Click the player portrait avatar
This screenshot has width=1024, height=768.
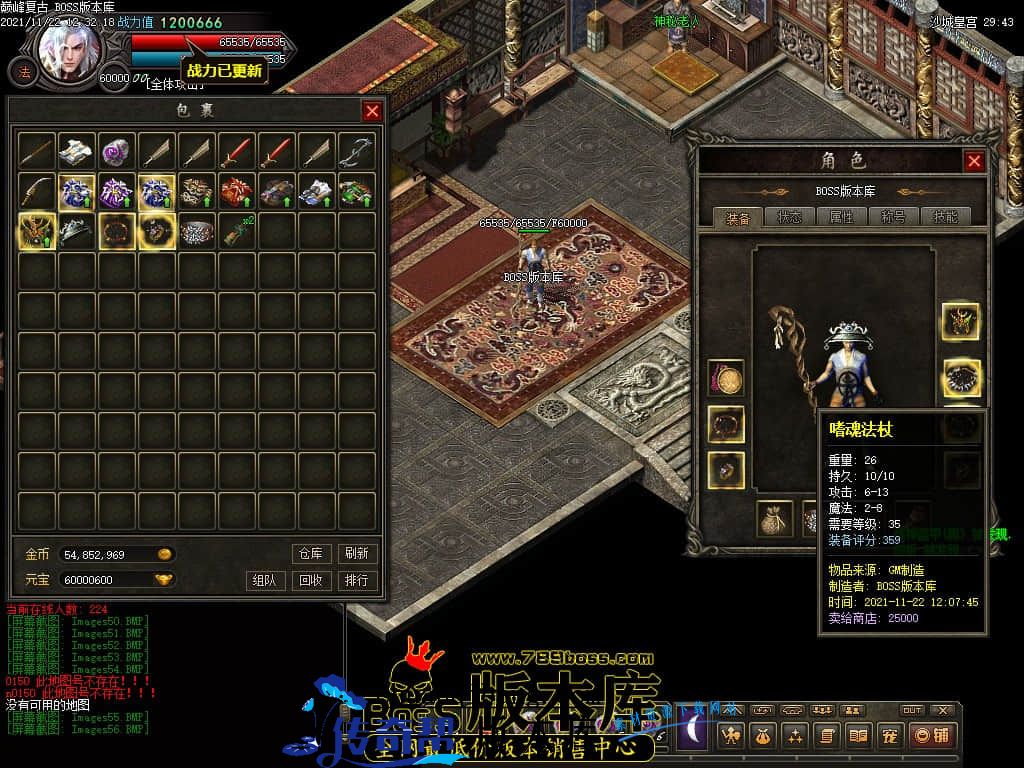pos(69,50)
